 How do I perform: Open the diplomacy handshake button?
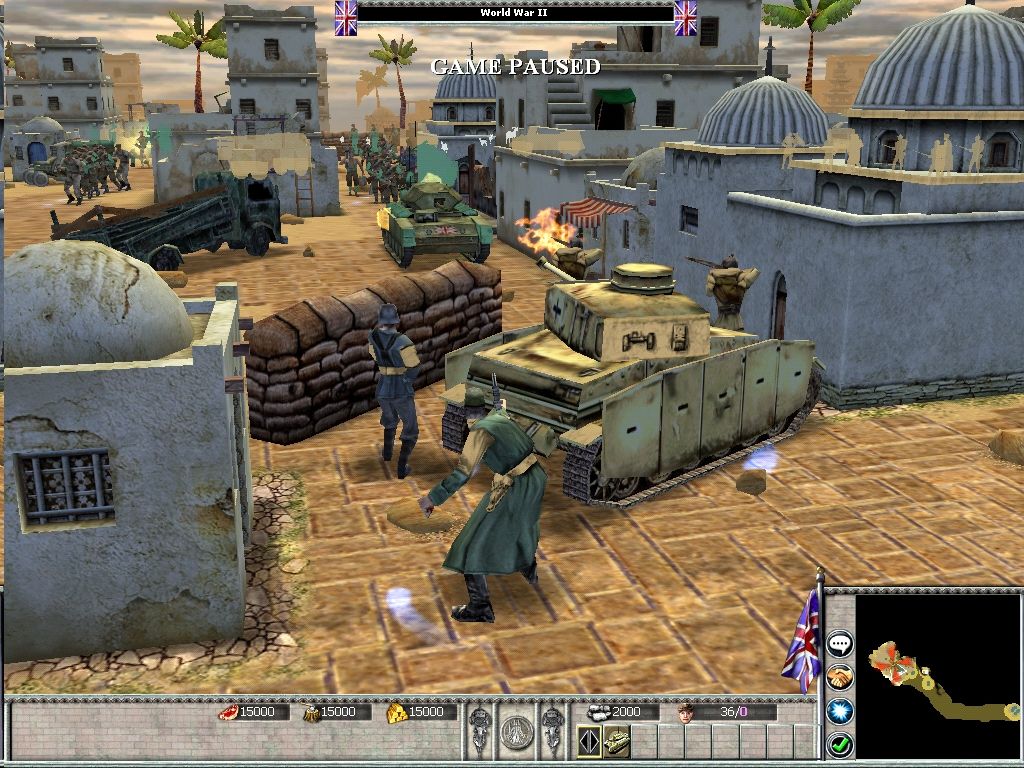pyautogui.click(x=839, y=677)
